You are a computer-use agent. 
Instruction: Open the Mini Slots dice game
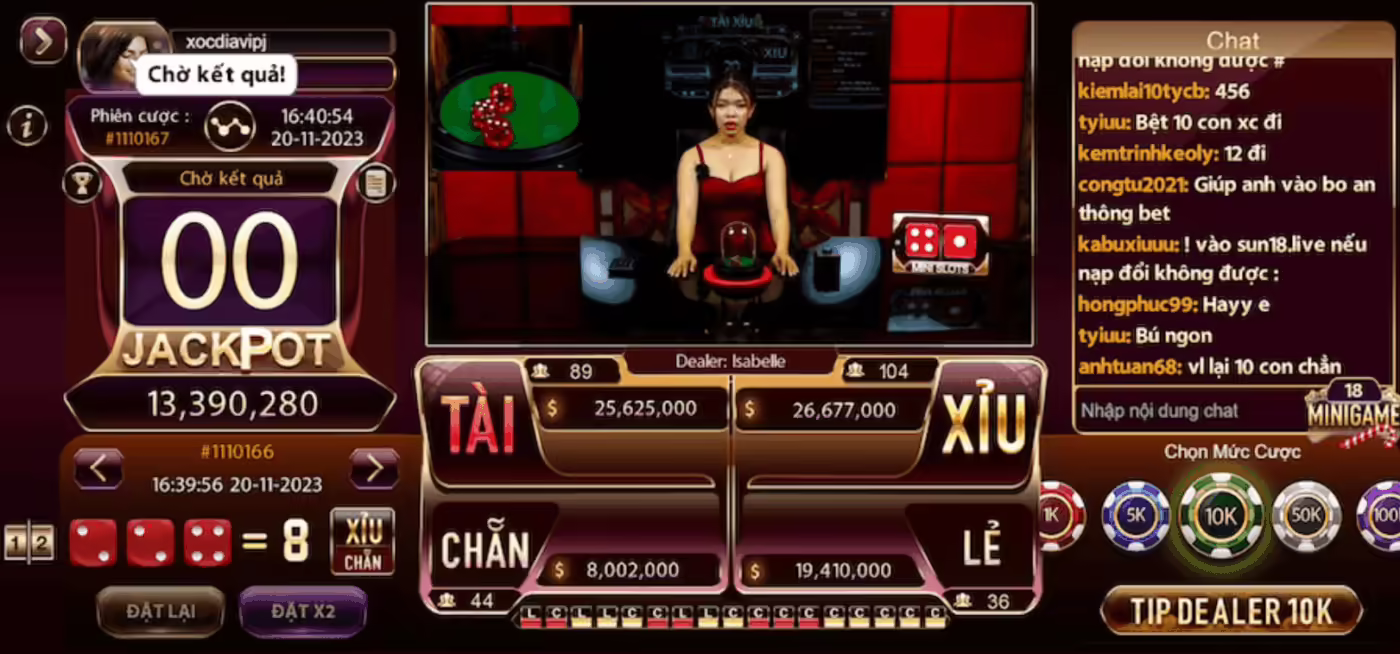coord(940,244)
